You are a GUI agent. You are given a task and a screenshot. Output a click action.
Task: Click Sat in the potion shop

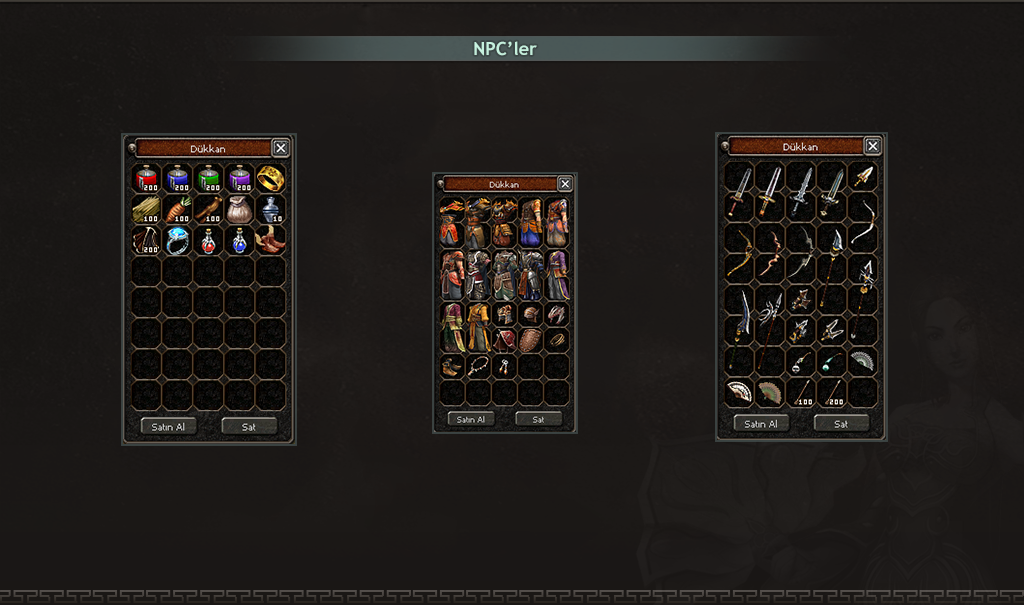[249, 426]
